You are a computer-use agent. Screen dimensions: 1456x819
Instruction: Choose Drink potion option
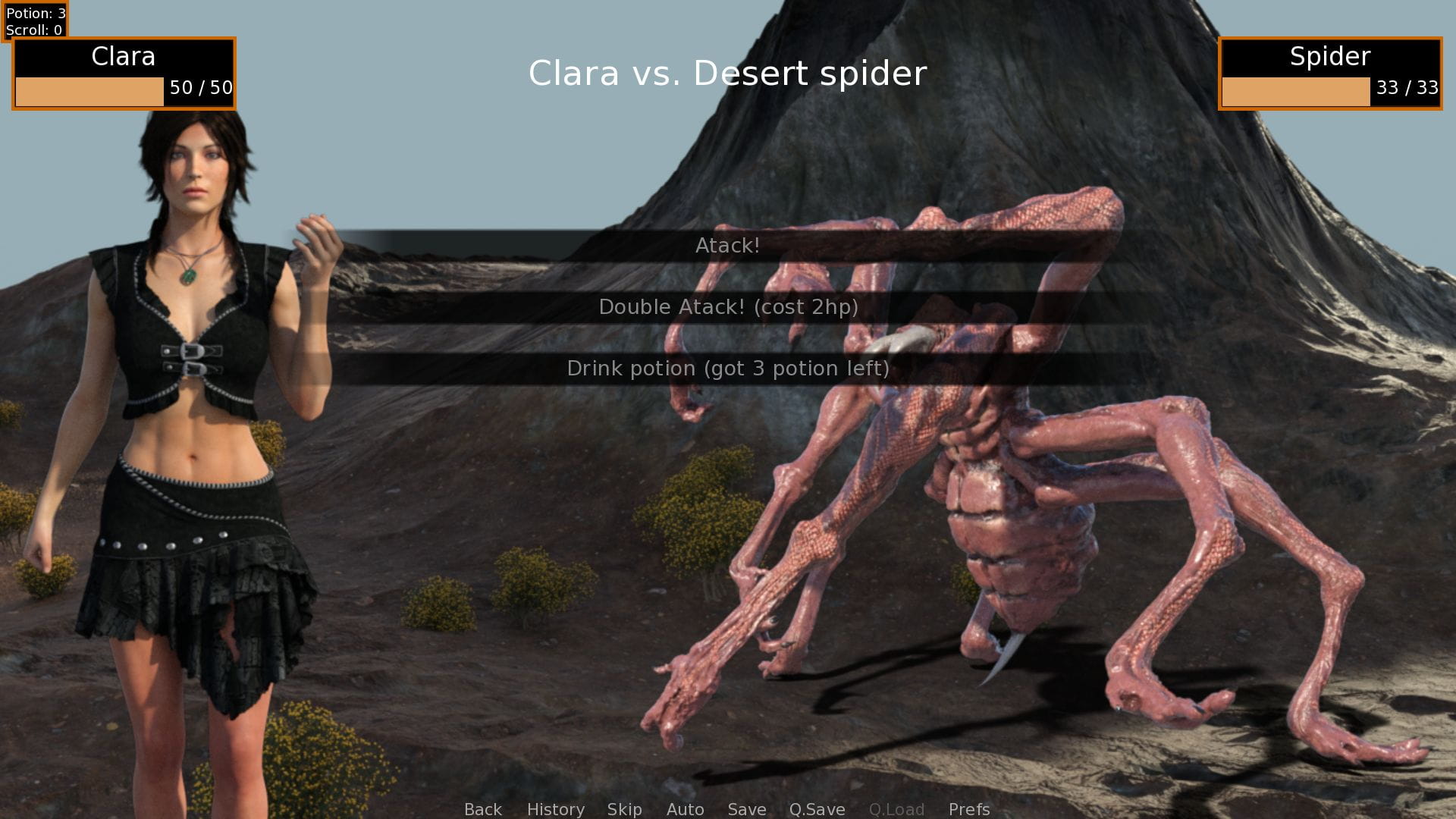tap(728, 369)
